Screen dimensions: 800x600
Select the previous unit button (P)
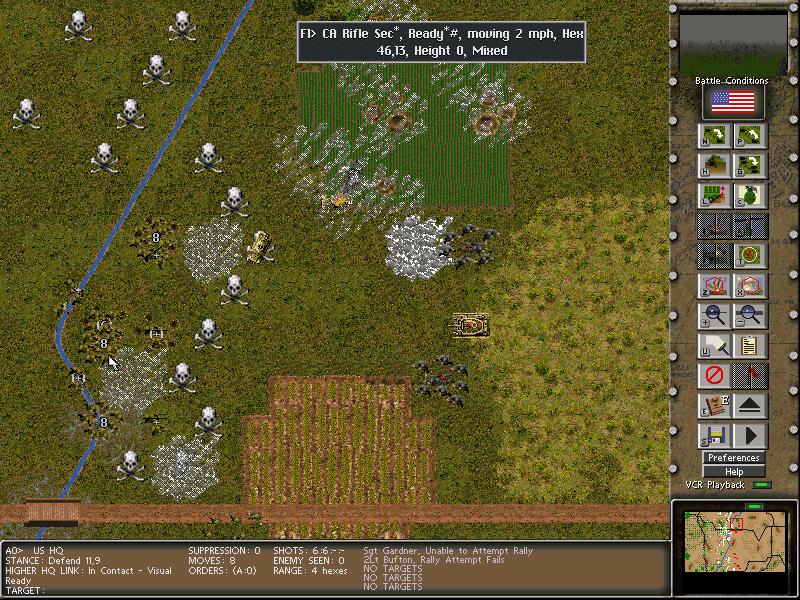click(750, 137)
